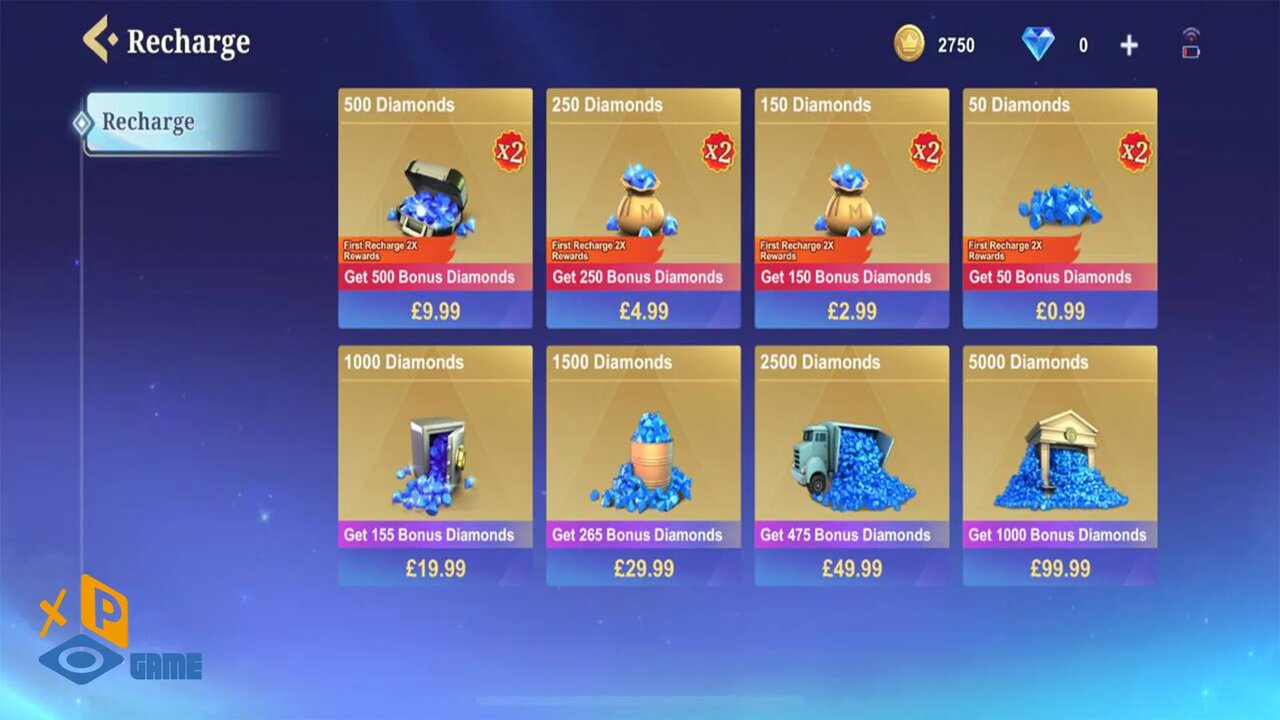The image size is (1280, 720).
Task: Buy the 1000 Diamonds safe for £19.99
Action: pos(435,466)
